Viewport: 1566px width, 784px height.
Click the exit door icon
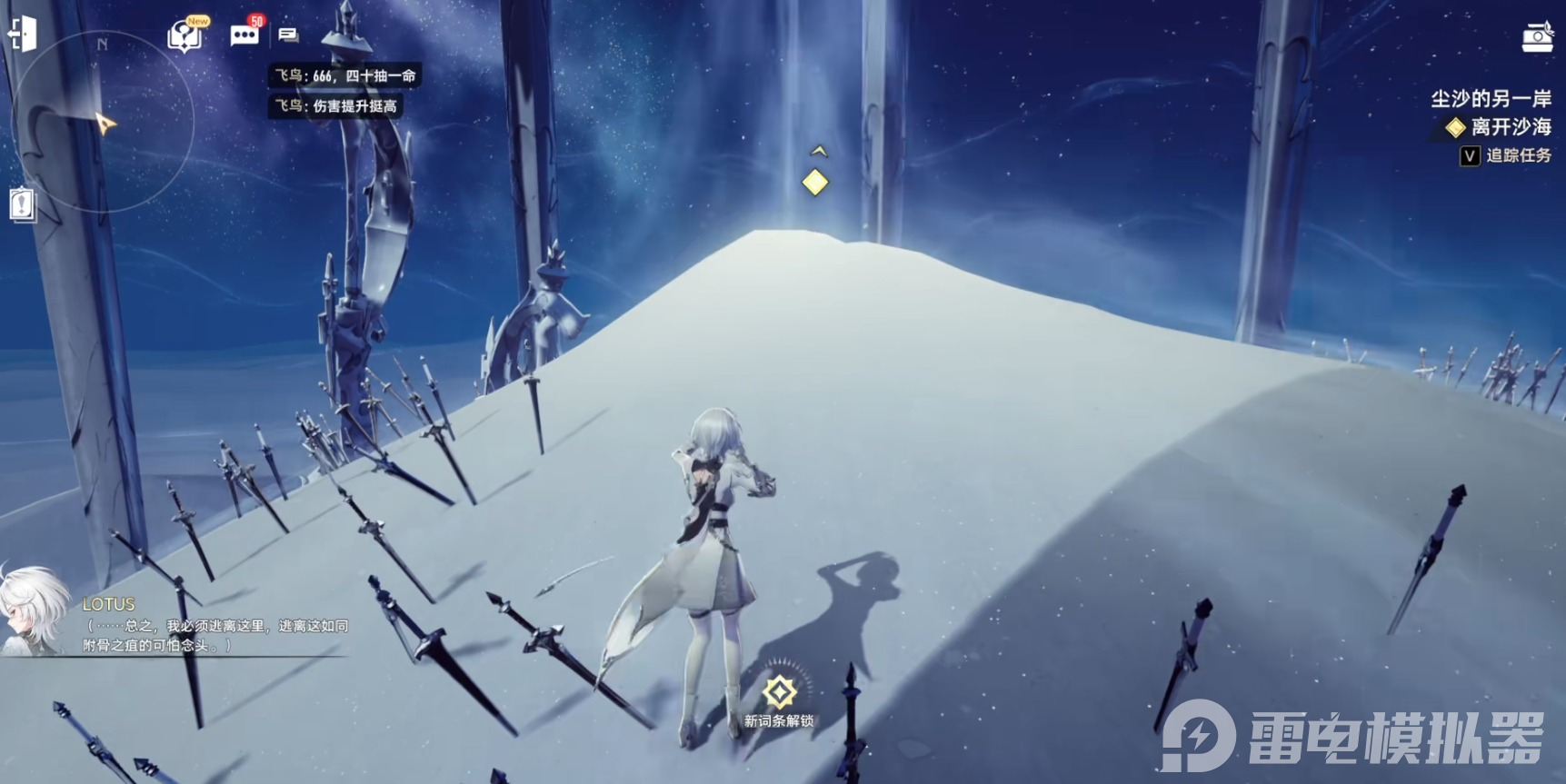(x=23, y=35)
